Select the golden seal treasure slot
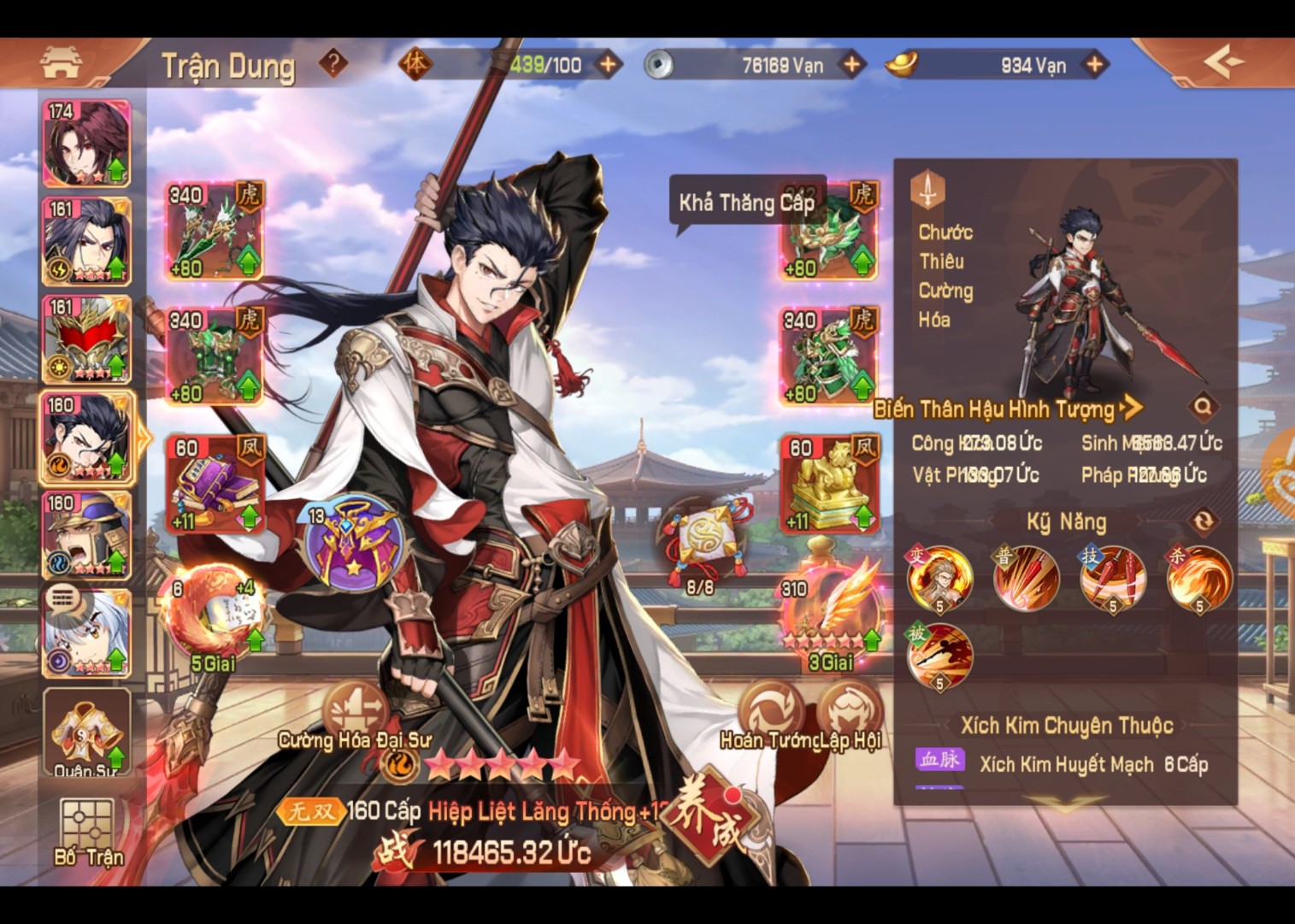Screen dimensions: 1295x924 (828, 484)
